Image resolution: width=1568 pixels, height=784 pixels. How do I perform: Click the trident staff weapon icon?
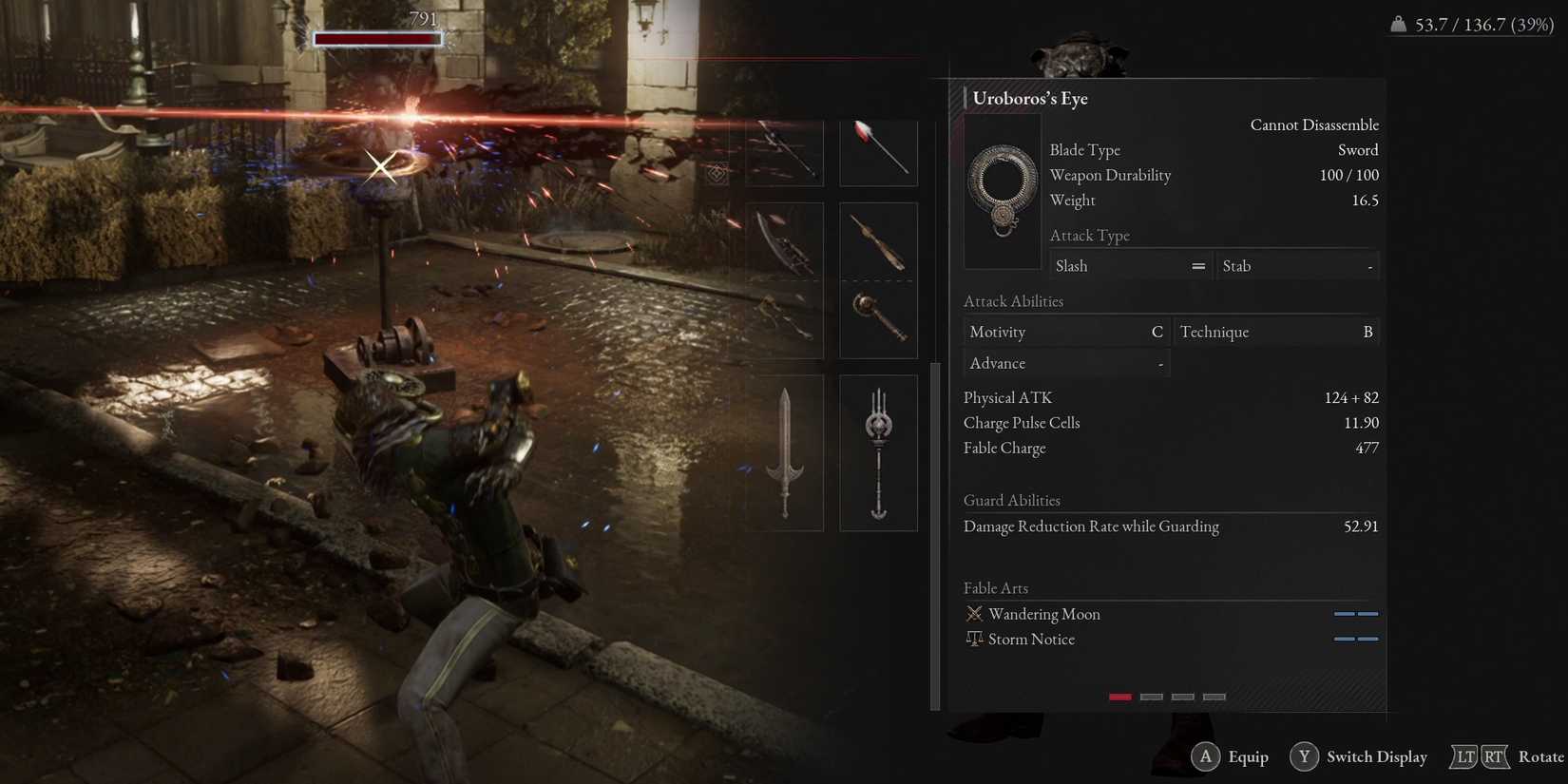[x=877, y=453]
